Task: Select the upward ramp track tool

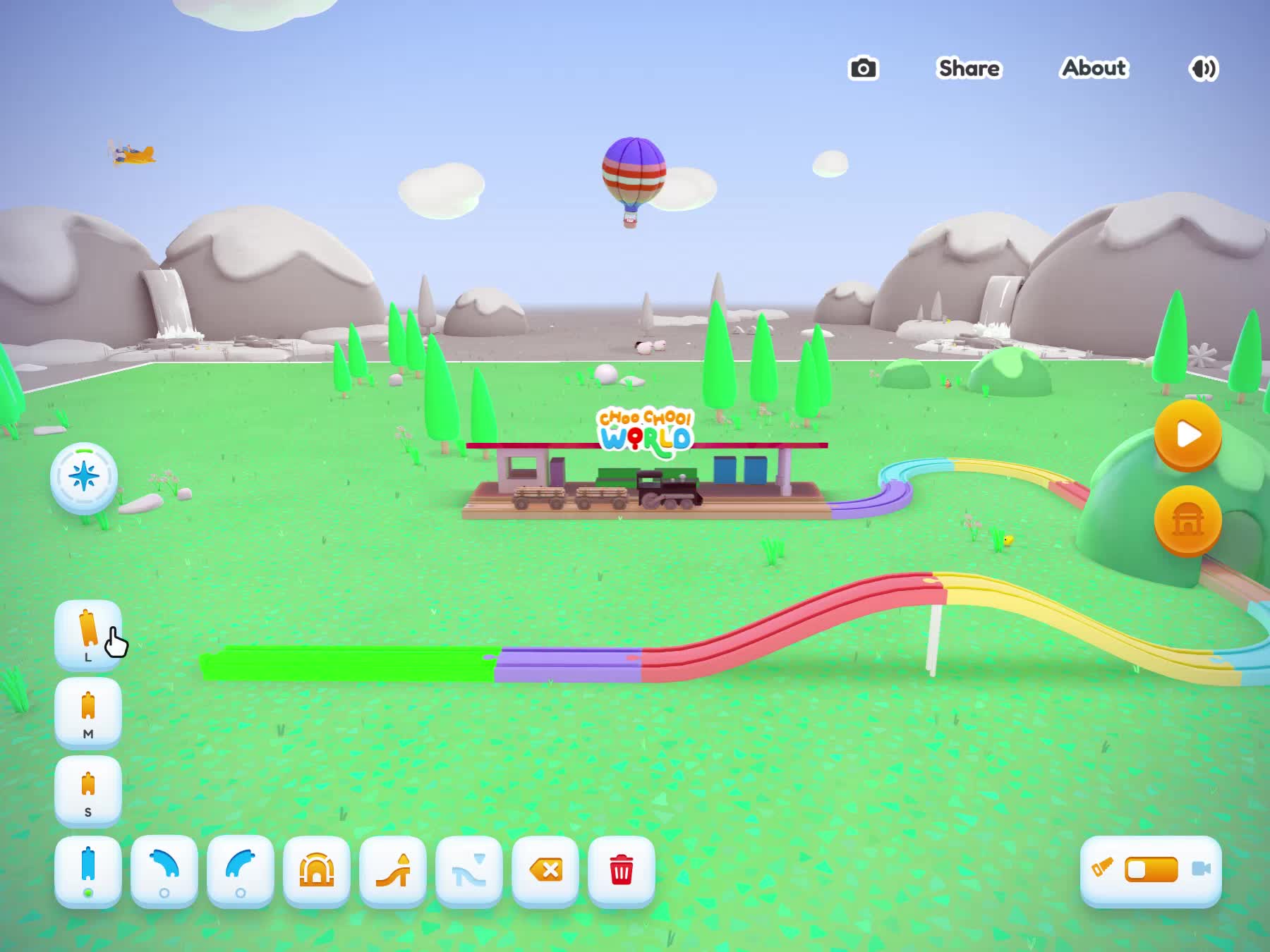Action: coord(393,870)
